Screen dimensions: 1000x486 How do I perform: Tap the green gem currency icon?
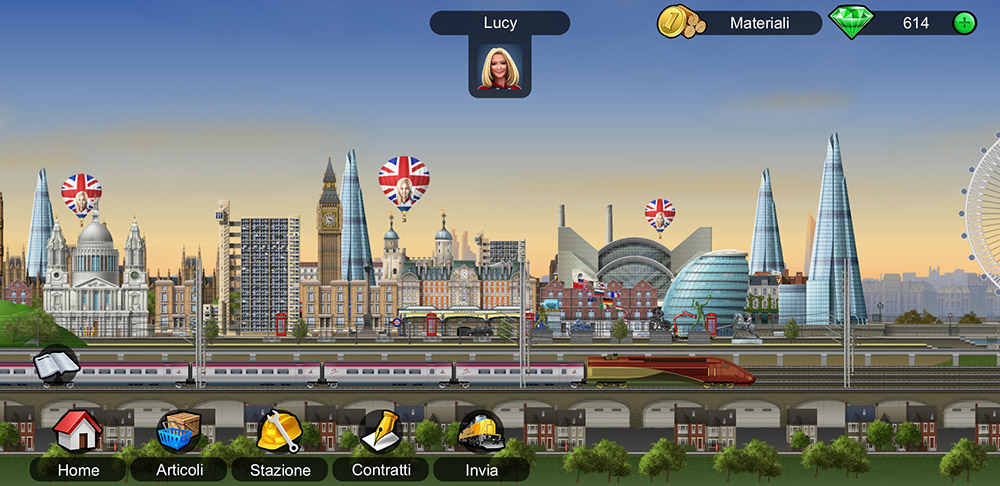coord(851,23)
